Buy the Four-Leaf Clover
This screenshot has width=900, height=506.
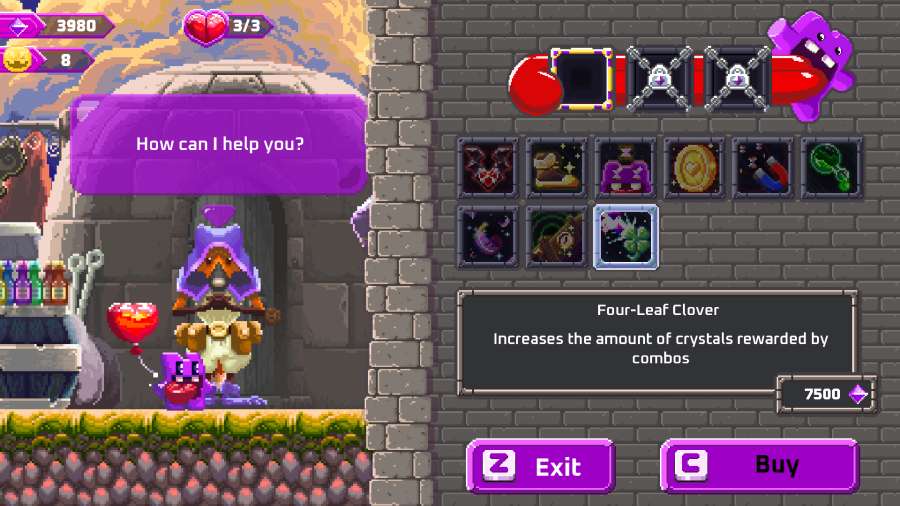[759, 466]
